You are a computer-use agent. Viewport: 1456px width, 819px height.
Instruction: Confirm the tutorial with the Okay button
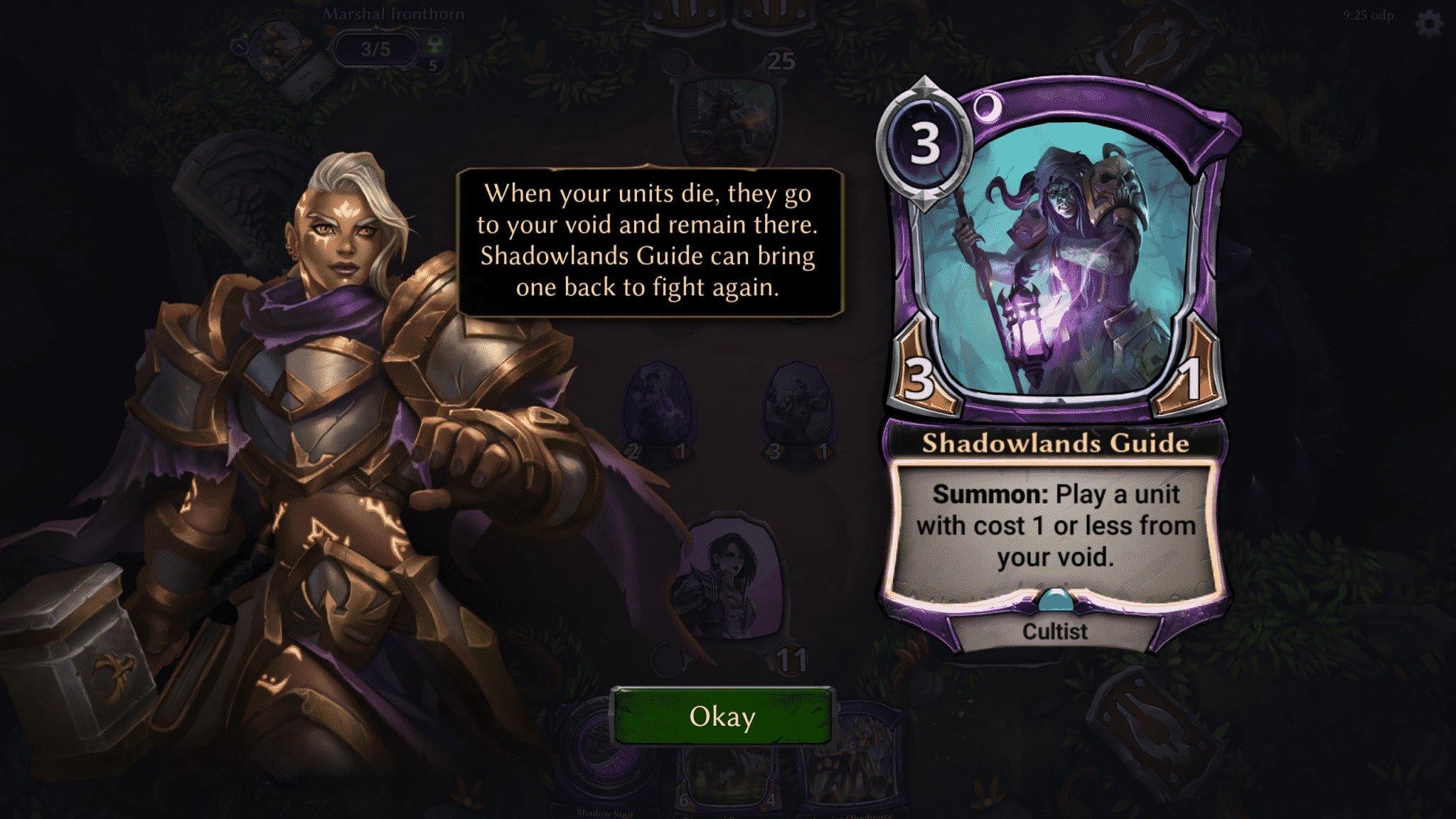[x=722, y=717]
